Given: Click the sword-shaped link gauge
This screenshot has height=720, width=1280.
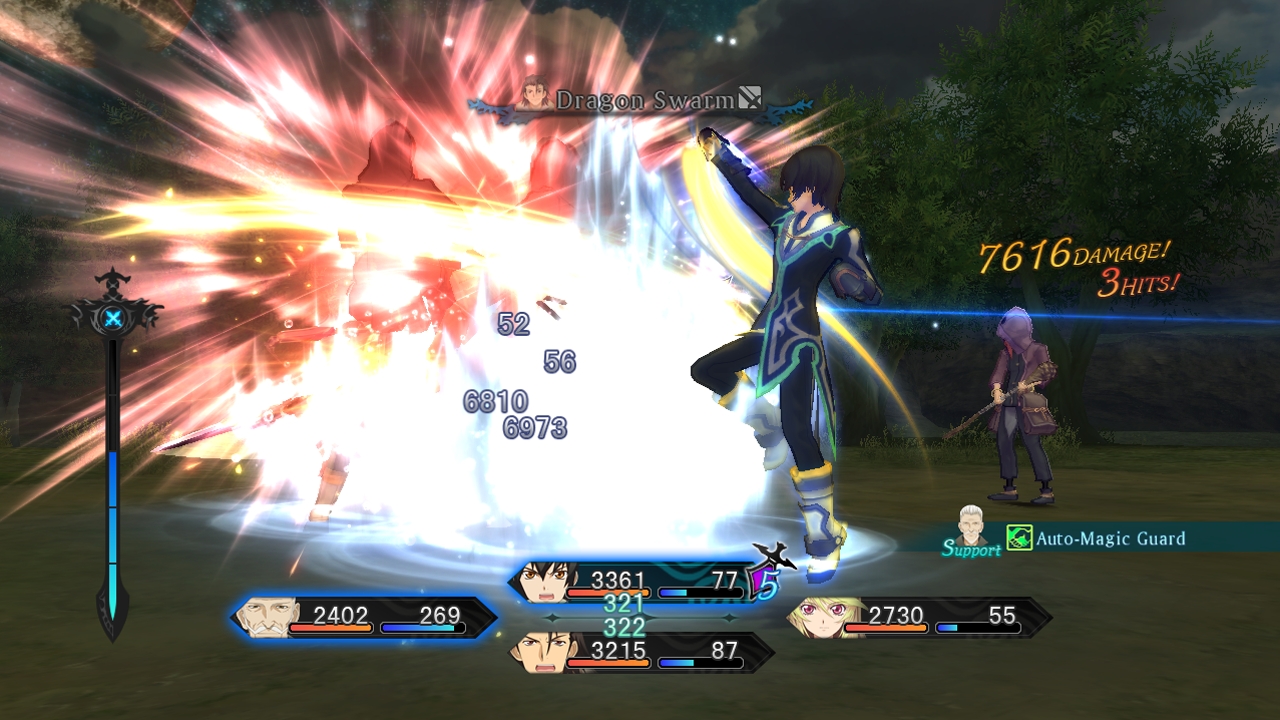Looking at the screenshot, I should click(x=113, y=460).
